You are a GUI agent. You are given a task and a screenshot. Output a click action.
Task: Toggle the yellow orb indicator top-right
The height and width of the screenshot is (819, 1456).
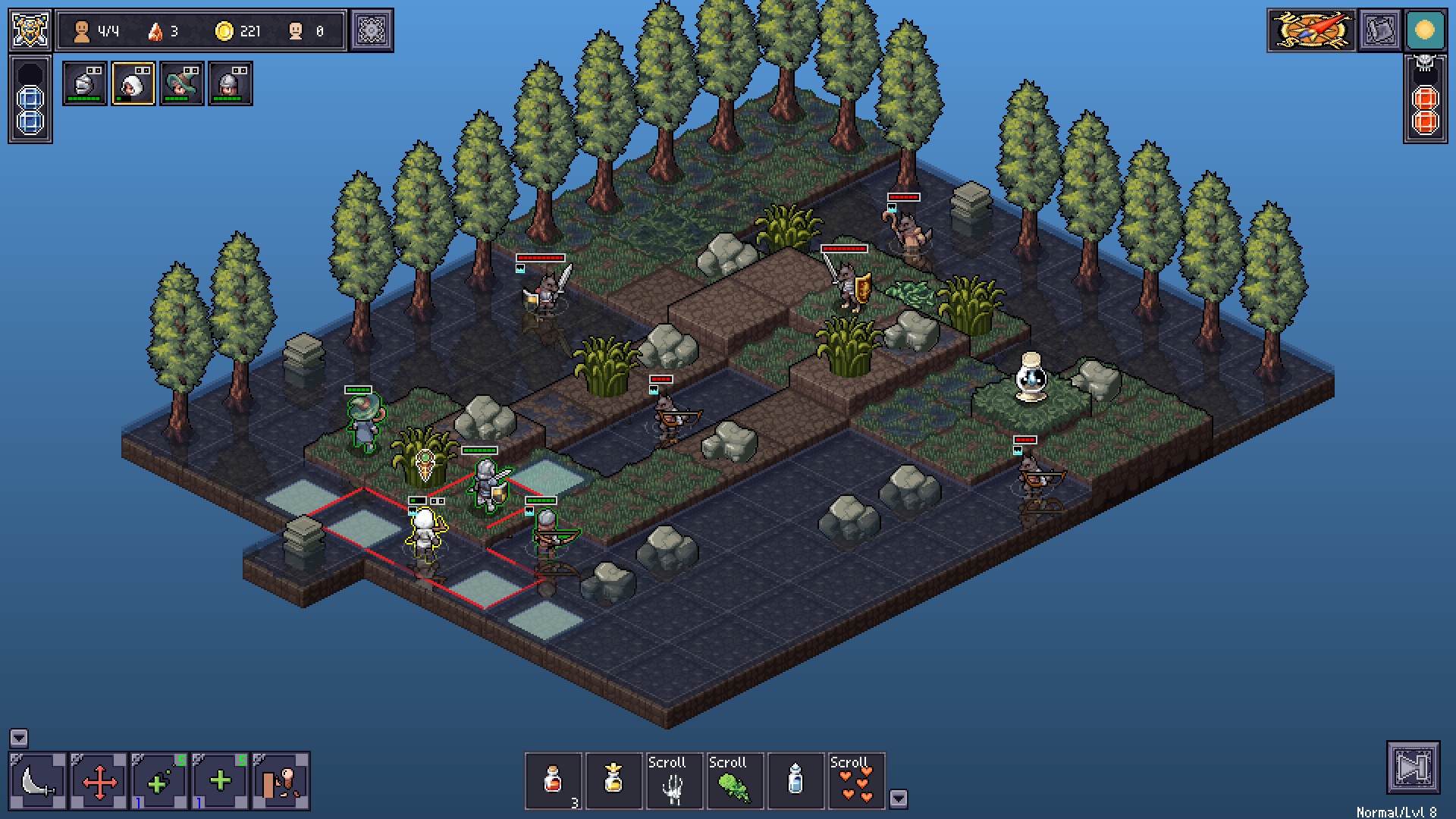click(x=1424, y=30)
